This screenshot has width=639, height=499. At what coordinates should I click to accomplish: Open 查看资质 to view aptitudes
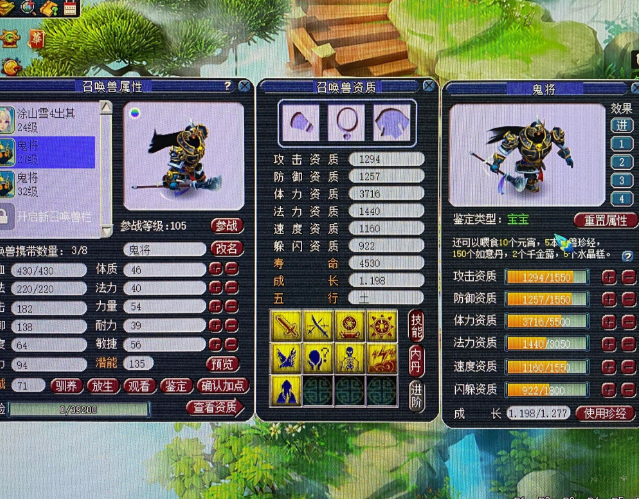[214, 408]
